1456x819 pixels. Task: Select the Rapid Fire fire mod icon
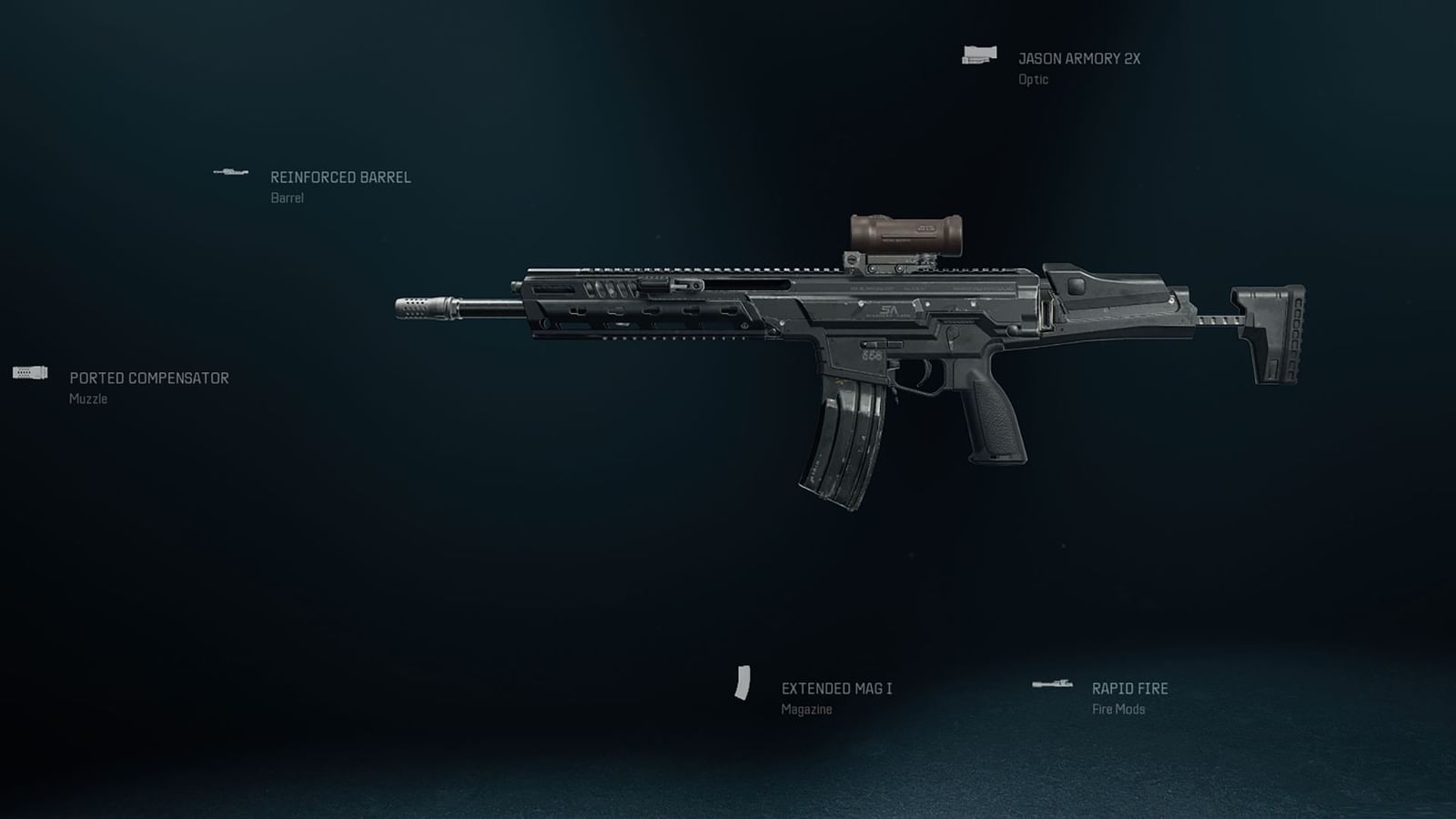pos(1054,682)
